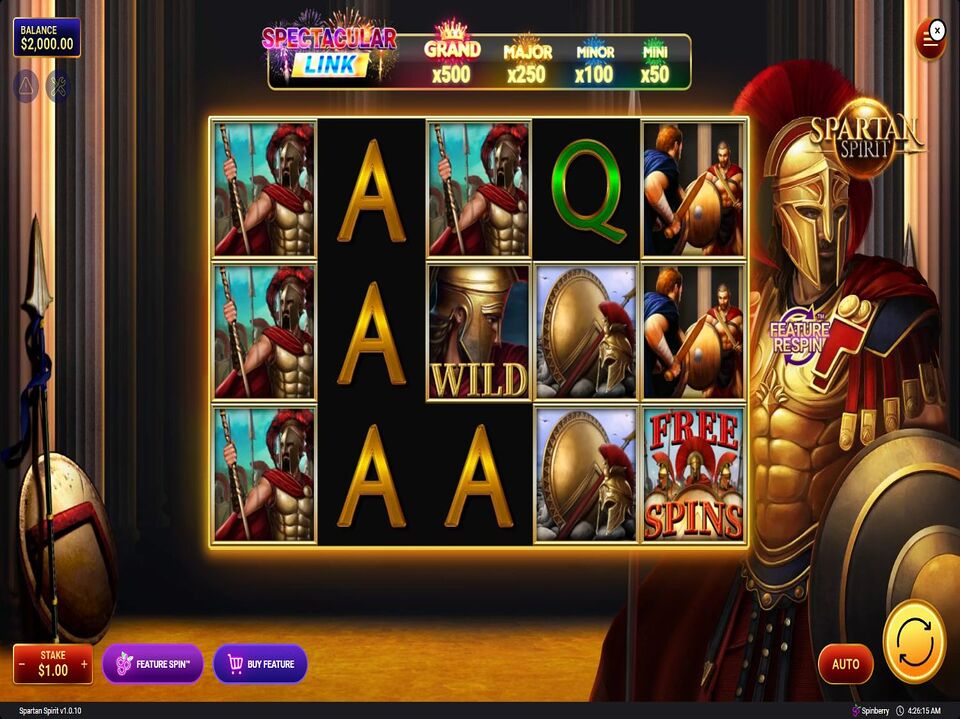Activate Feature Spin
Screen dimensions: 960x719
point(153,664)
